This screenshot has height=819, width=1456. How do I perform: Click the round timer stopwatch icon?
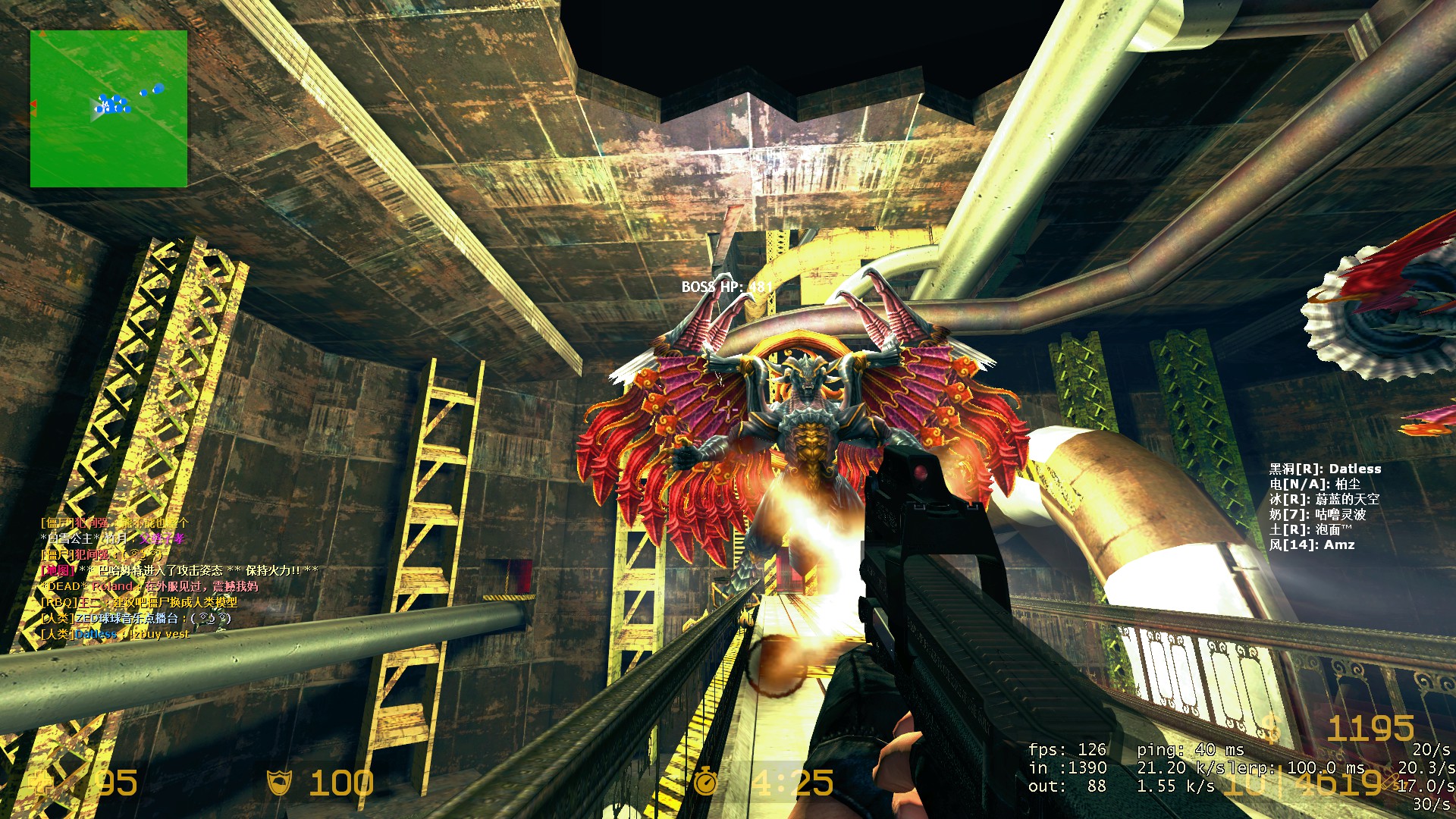(706, 781)
